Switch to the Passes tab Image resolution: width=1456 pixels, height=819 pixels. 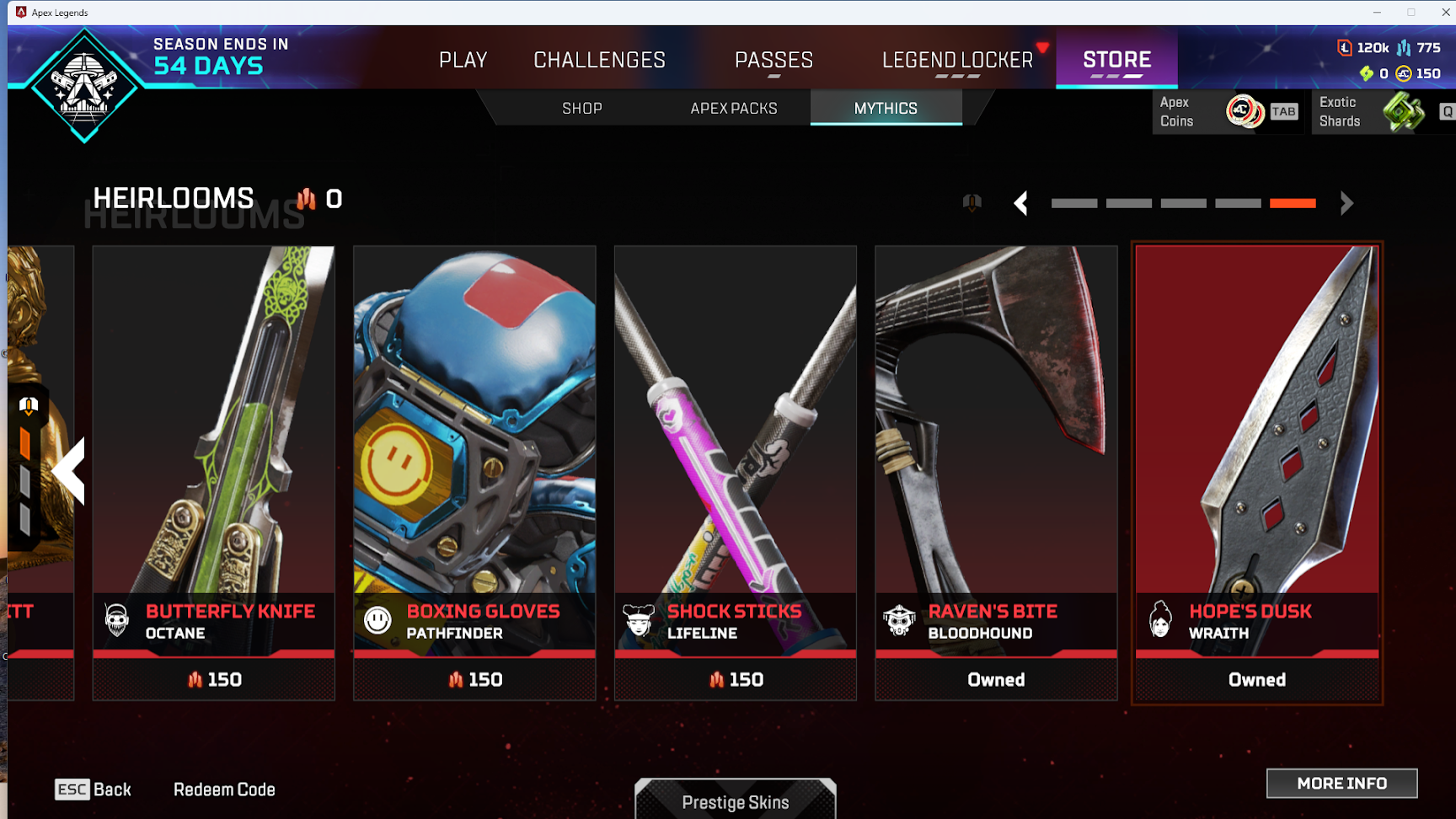[x=773, y=60]
